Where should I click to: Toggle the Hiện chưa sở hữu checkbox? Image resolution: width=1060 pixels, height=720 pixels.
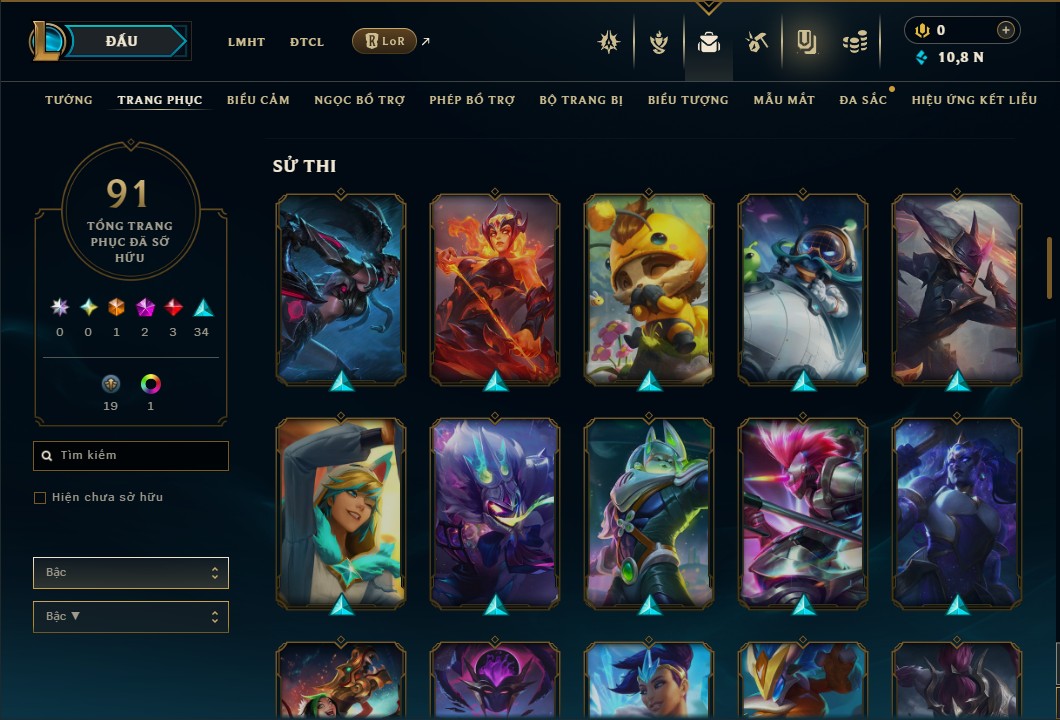[40, 498]
